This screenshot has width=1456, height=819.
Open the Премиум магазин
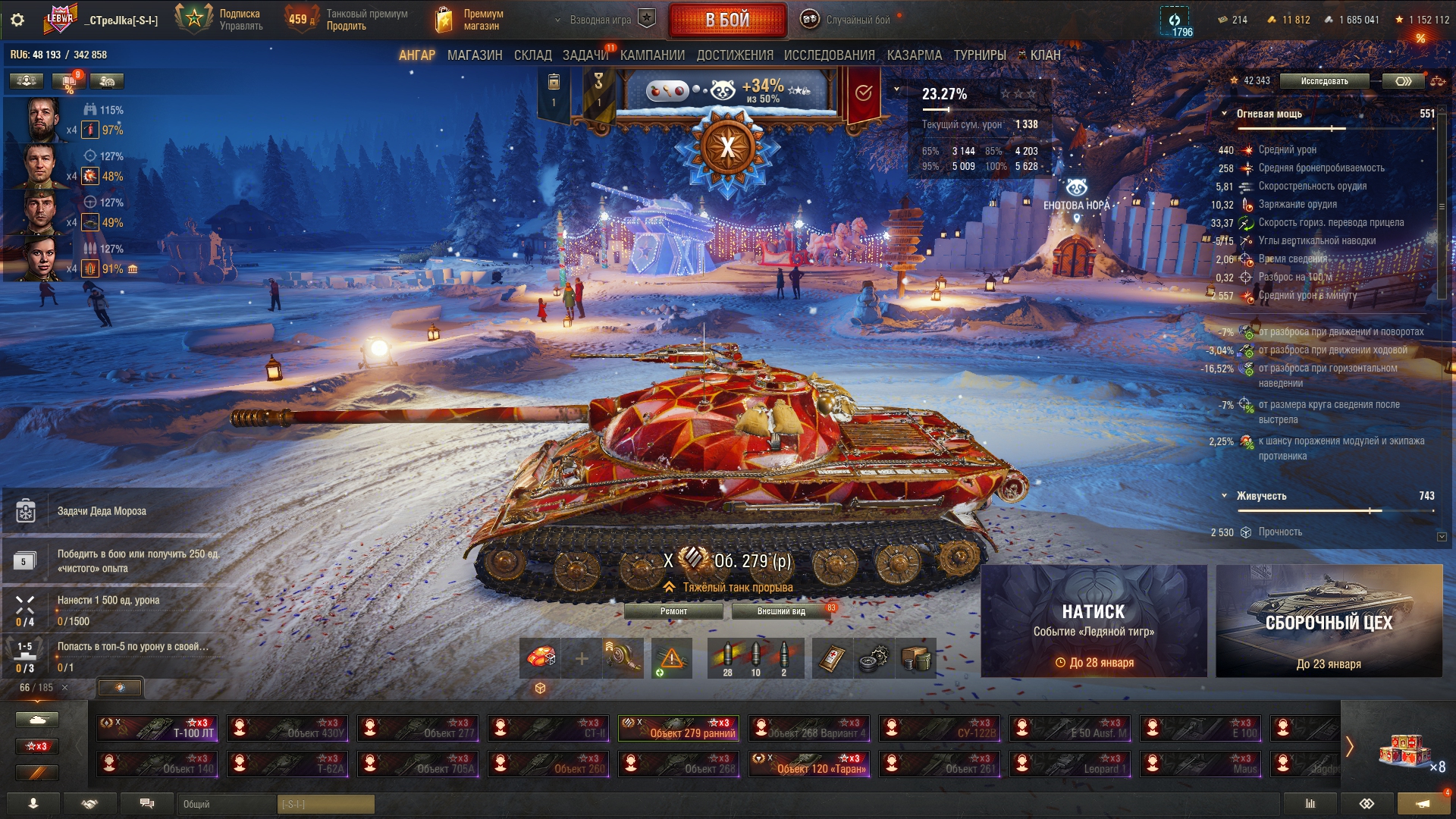(x=470, y=20)
